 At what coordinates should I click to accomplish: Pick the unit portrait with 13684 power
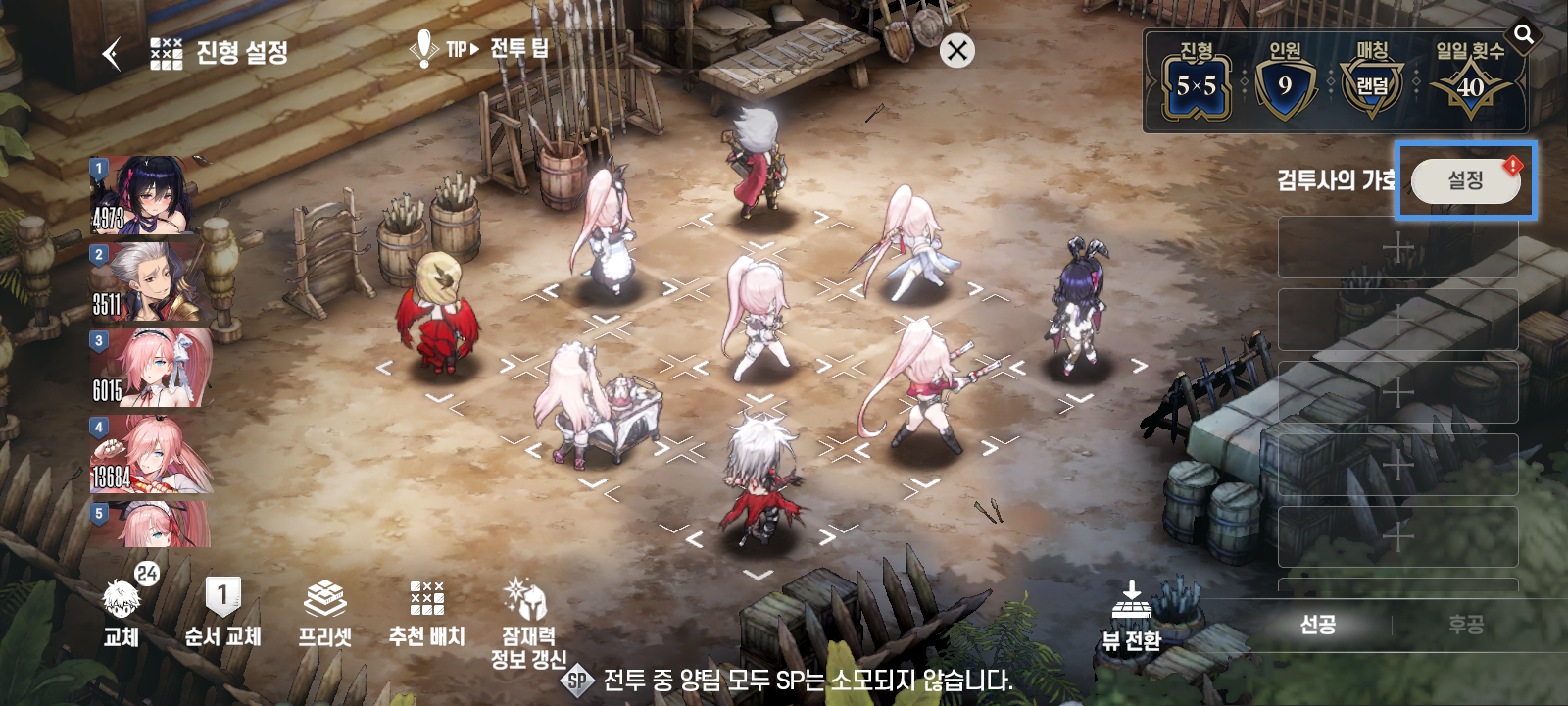tap(149, 455)
